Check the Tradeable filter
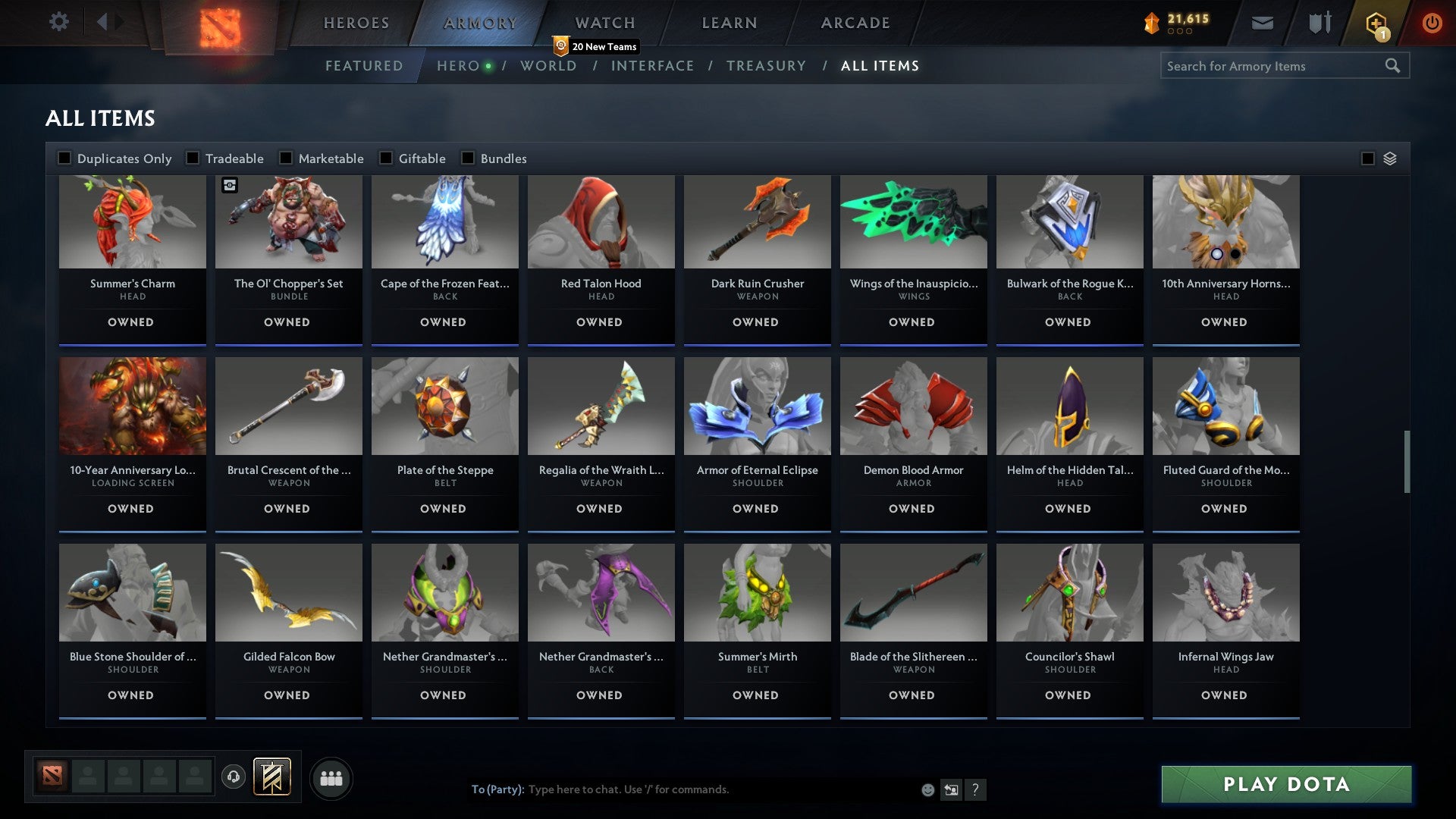The width and height of the screenshot is (1456, 819). [x=193, y=158]
